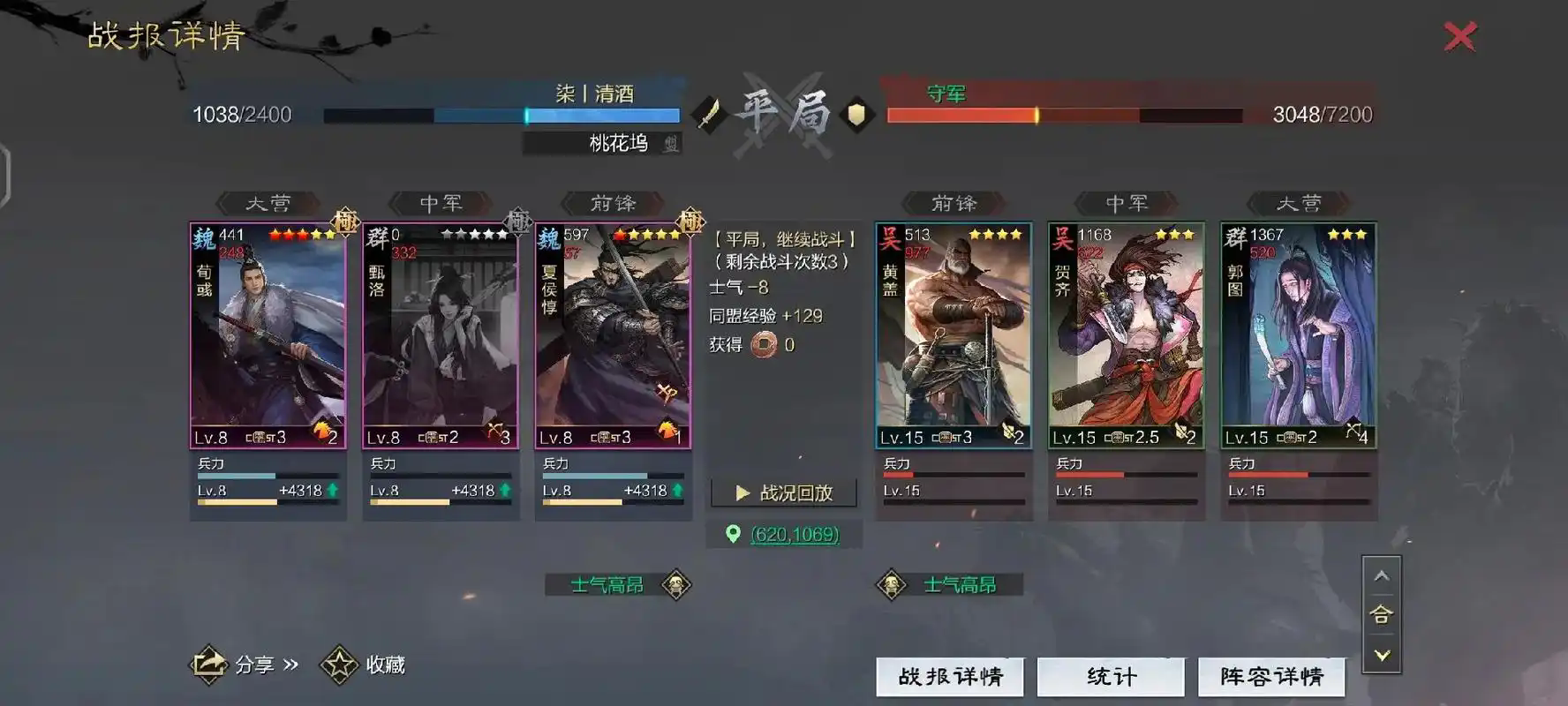Select the 黄盖 card thumbnail
This screenshot has width=1568, height=706.
(x=952, y=335)
